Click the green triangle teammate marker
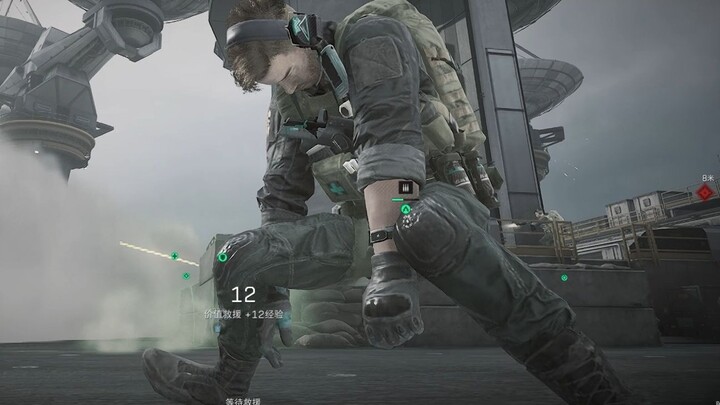Image resolution: width=720 pixels, height=405 pixels. pos(406,210)
